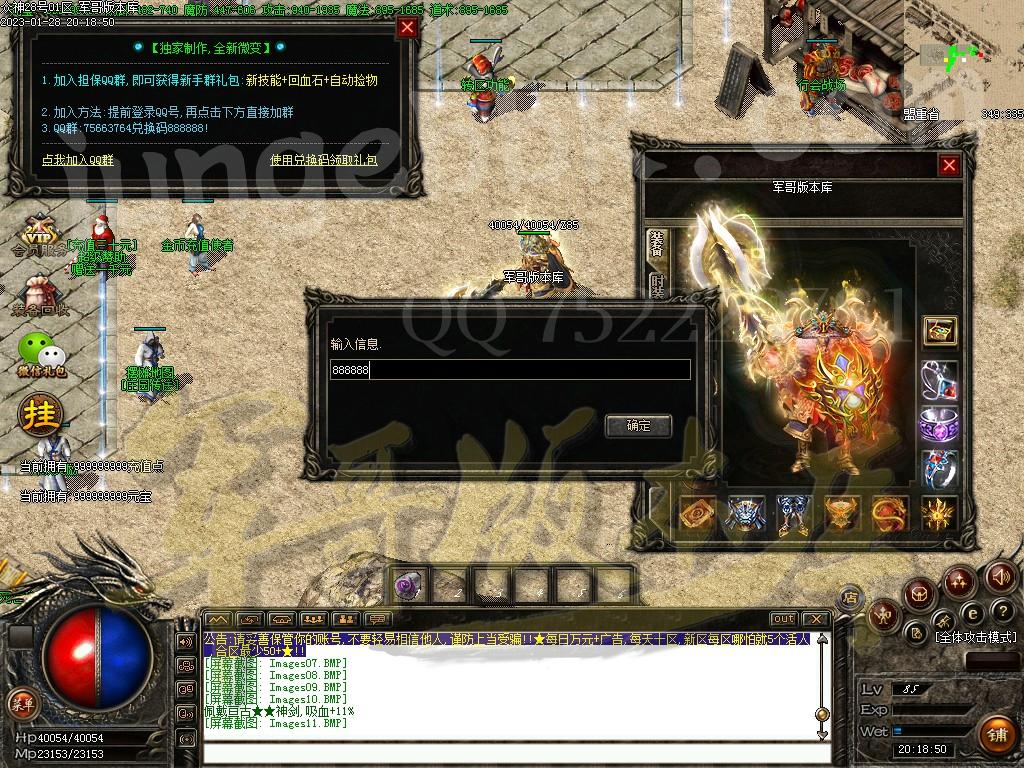Click the 输入信息 text input field

tap(510, 370)
